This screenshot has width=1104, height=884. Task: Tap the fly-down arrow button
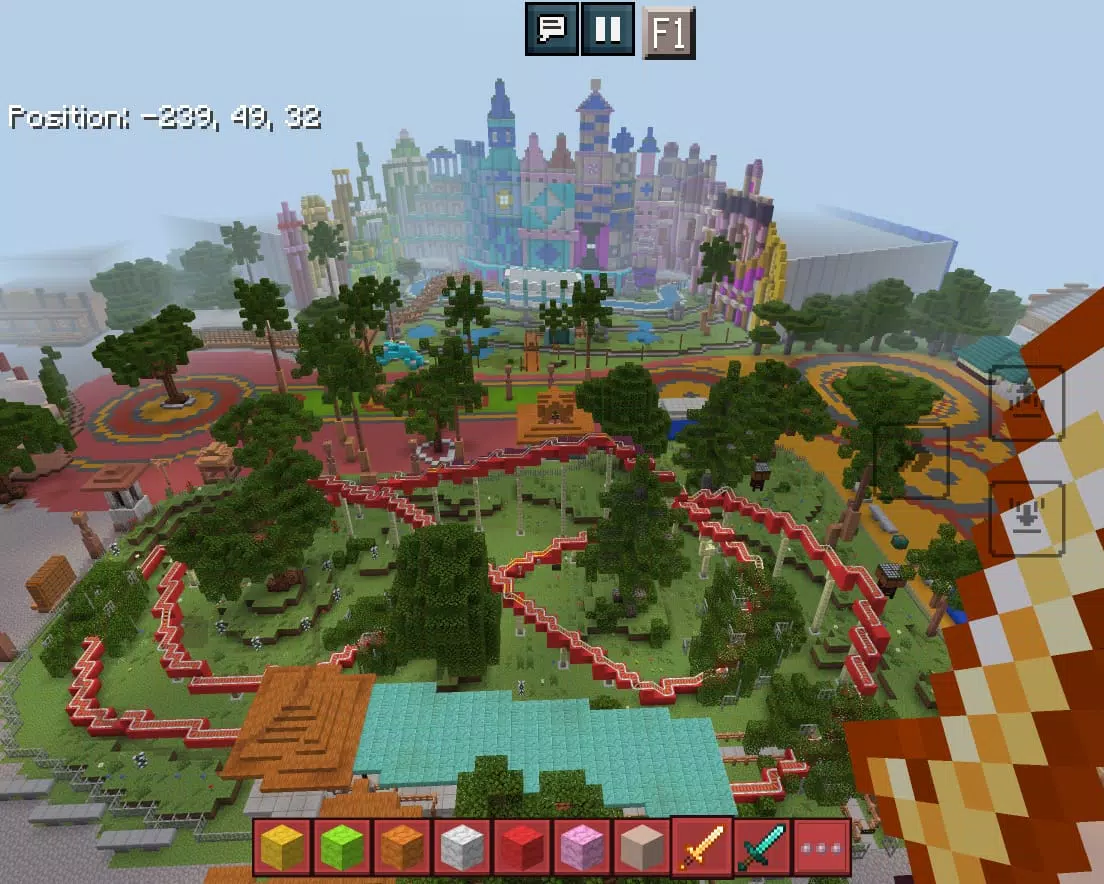tap(1026, 518)
